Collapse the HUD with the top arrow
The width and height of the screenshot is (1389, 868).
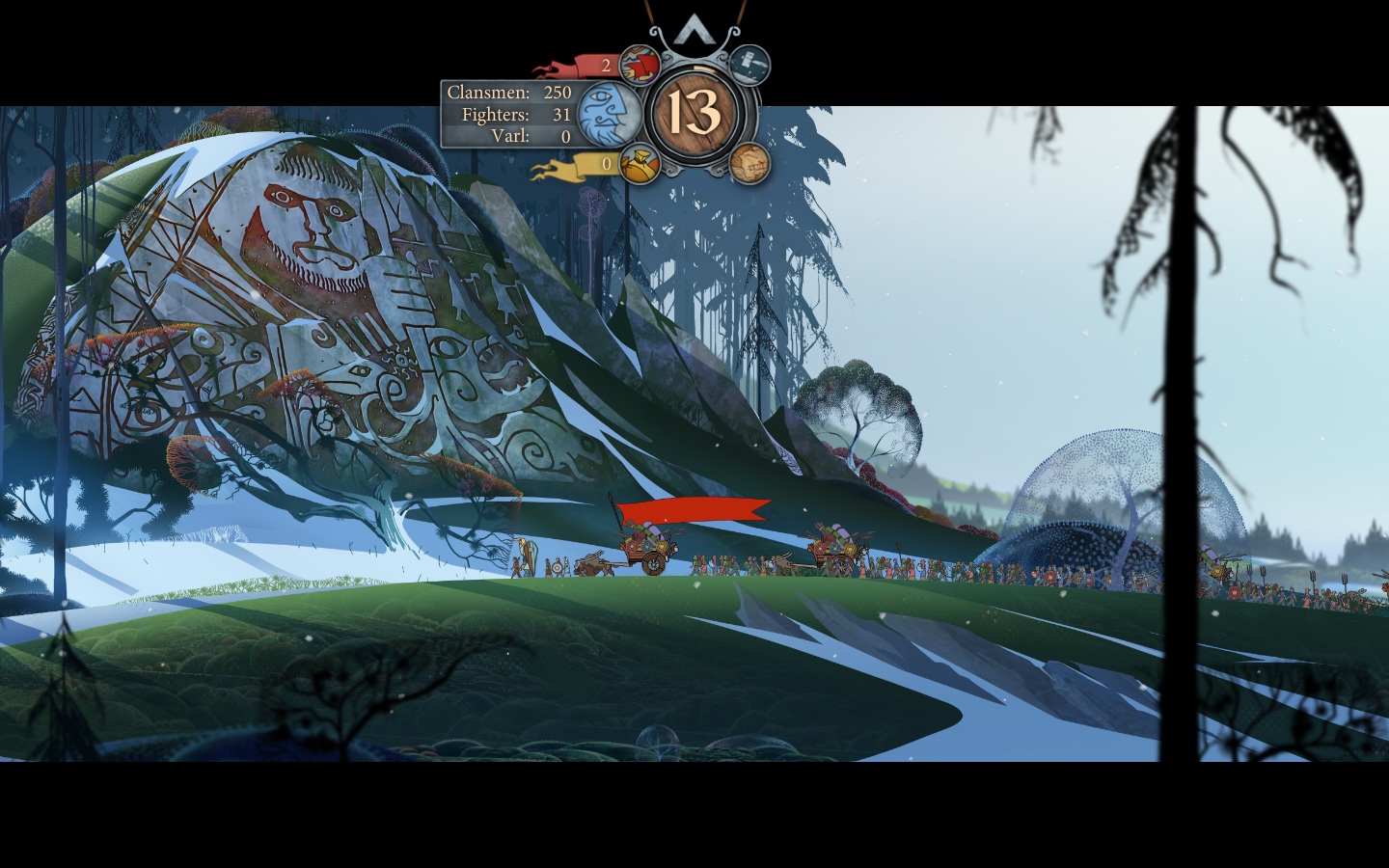(693, 31)
